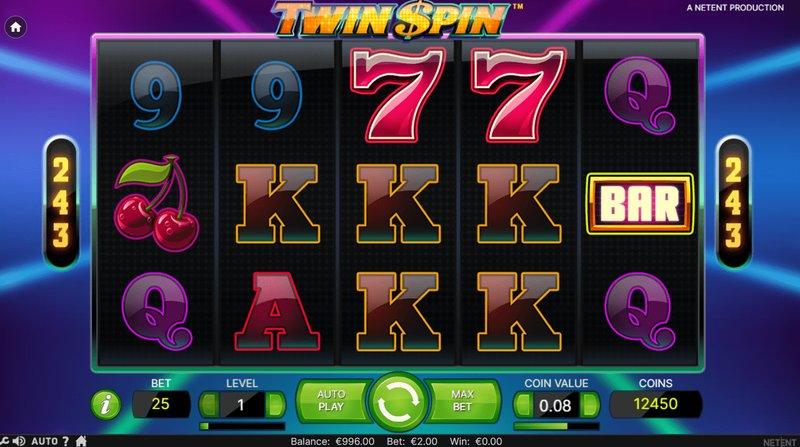
Task: Lower the coin value
Action: (x=521, y=405)
